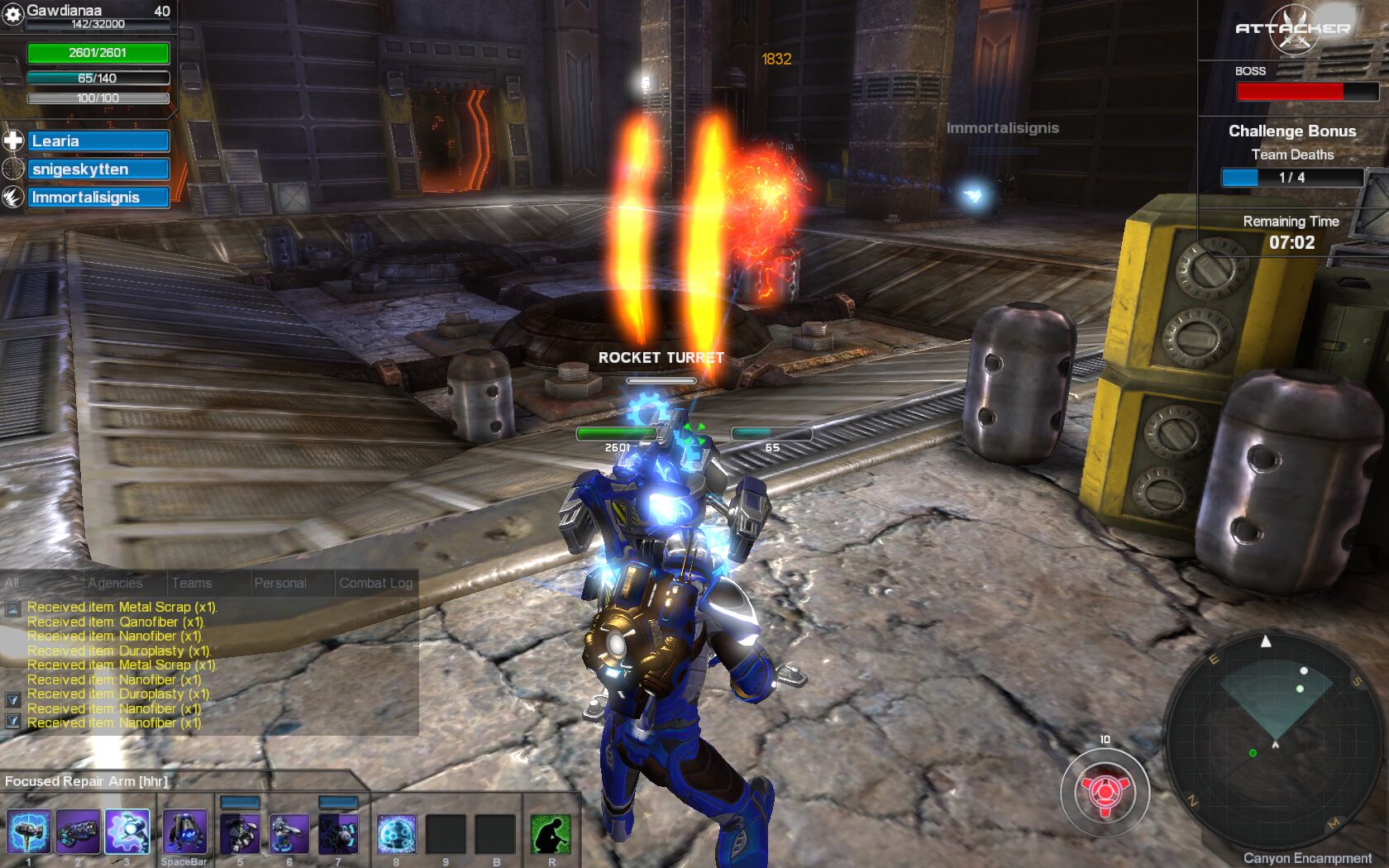Open the gear menu beside Gawdianaa

[13, 14]
